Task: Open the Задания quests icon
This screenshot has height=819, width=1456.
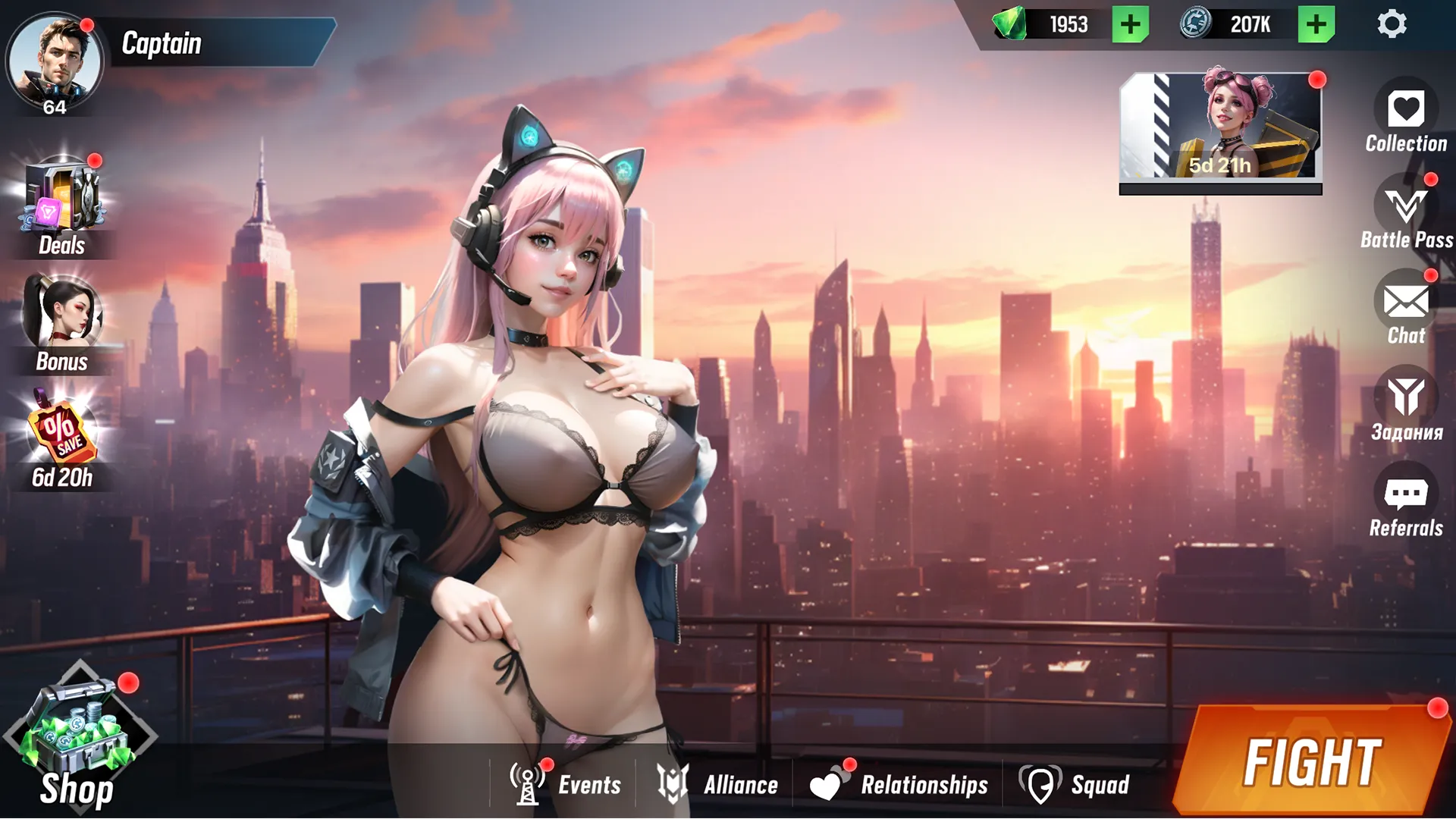Action: click(x=1406, y=398)
